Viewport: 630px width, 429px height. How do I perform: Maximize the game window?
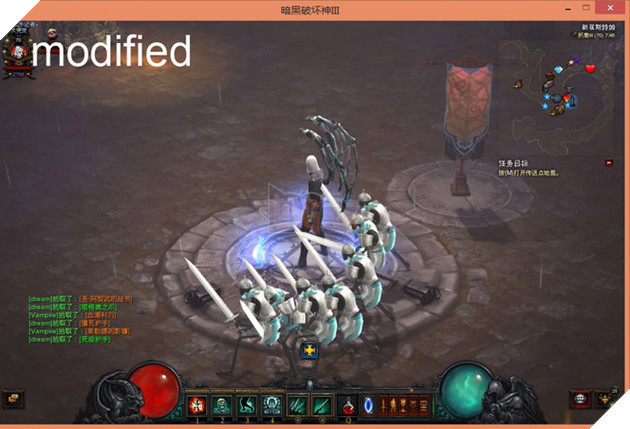[586, 8]
